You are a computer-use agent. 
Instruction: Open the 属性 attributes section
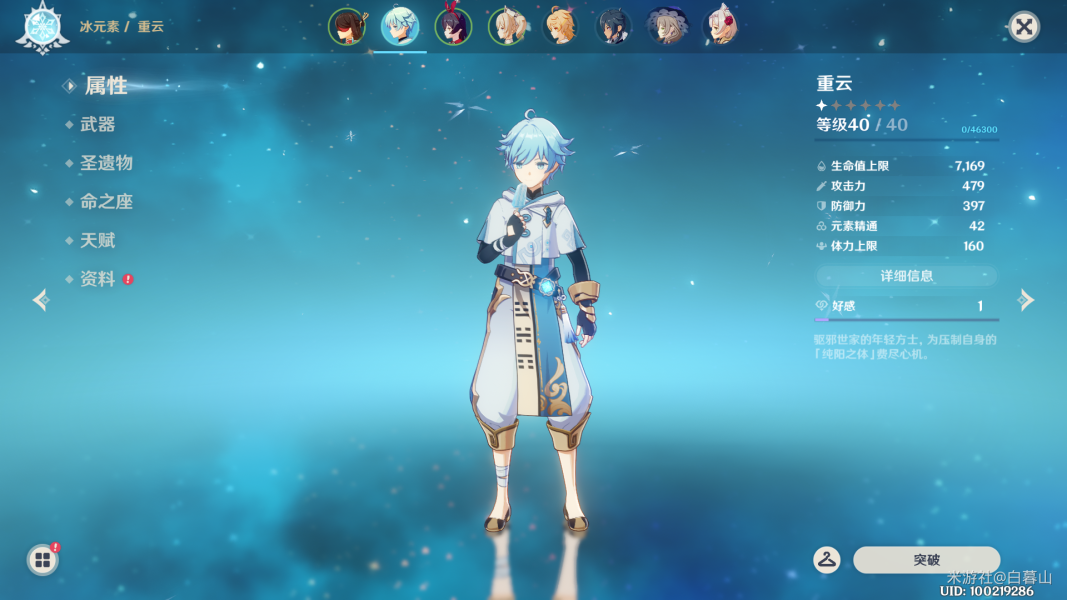[x=105, y=86]
